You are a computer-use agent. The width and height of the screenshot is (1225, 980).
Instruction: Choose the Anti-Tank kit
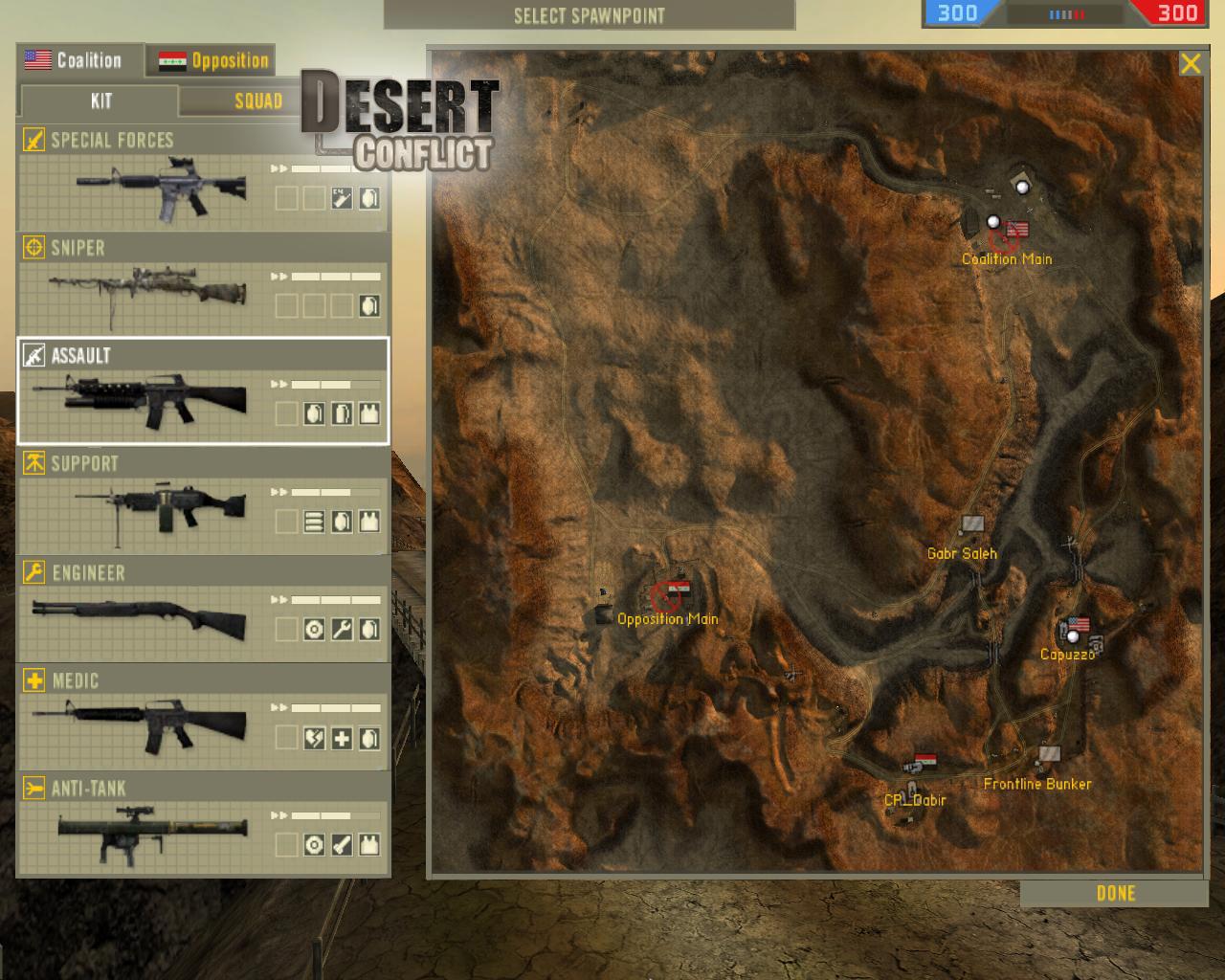coord(203,826)
